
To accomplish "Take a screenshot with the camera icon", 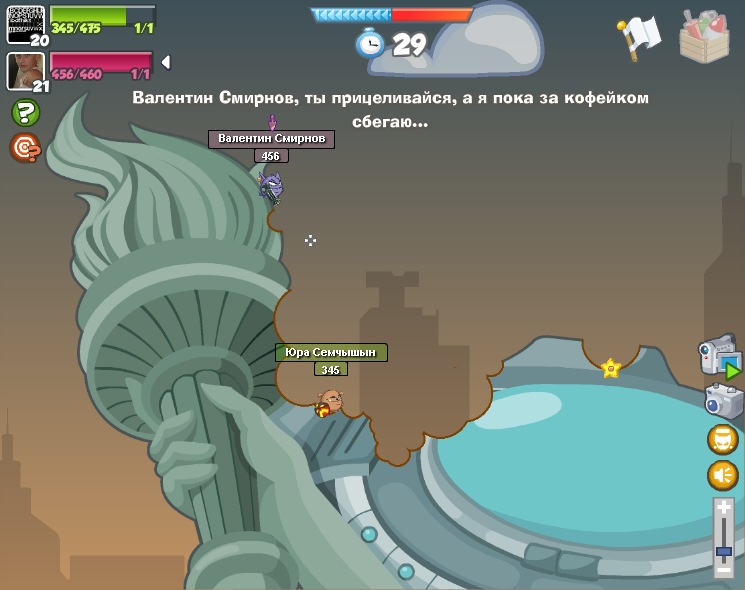I will pos(723,401).
